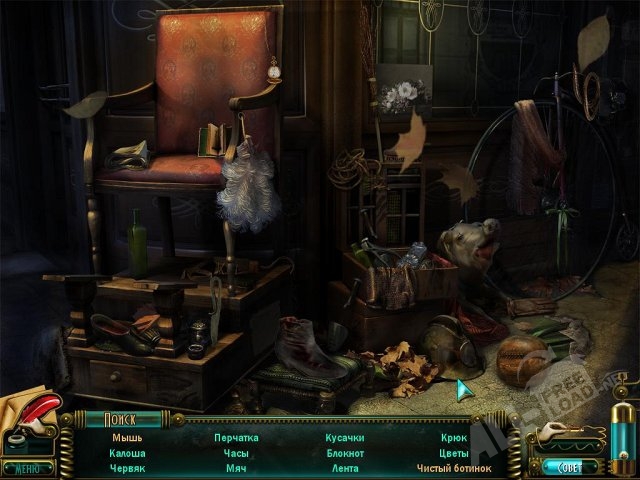Click the Калоша list entry
The height and width of the screenshot is (480, 640).
coord(127,453)
